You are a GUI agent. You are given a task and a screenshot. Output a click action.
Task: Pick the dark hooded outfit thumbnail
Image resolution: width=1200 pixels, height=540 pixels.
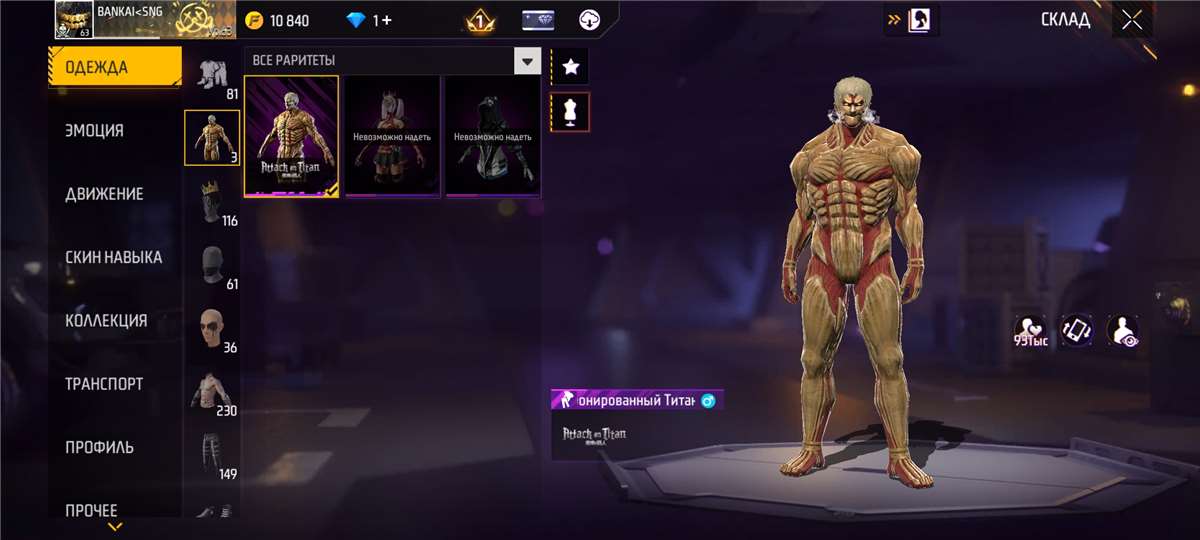[x=493, y=136]
